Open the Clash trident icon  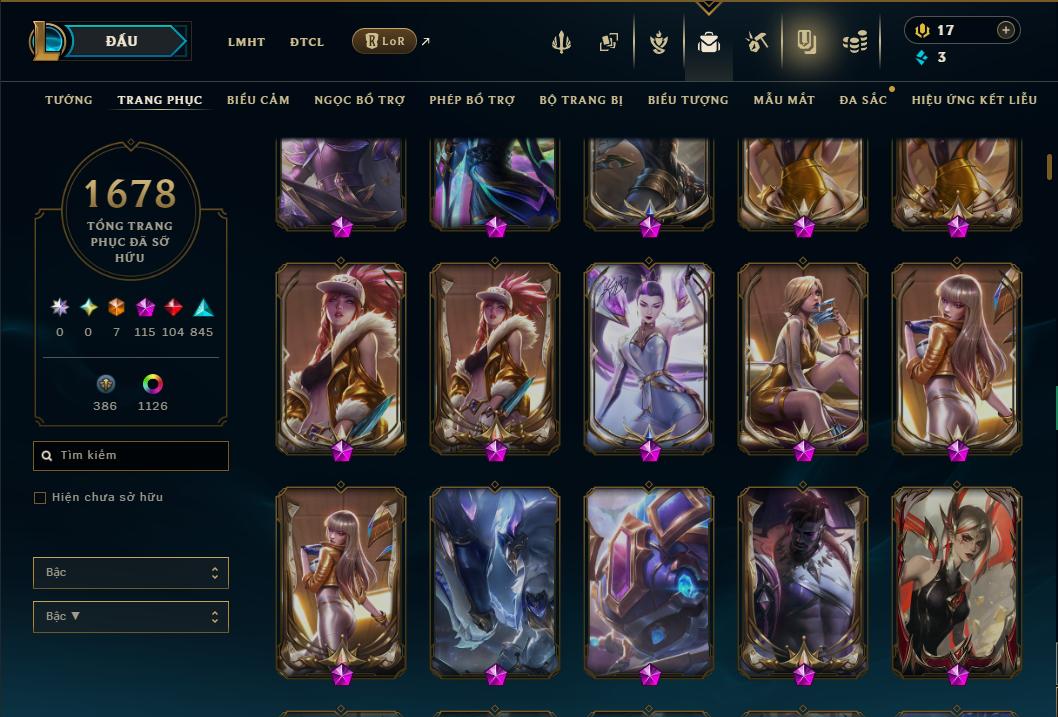tap(561, 42)
